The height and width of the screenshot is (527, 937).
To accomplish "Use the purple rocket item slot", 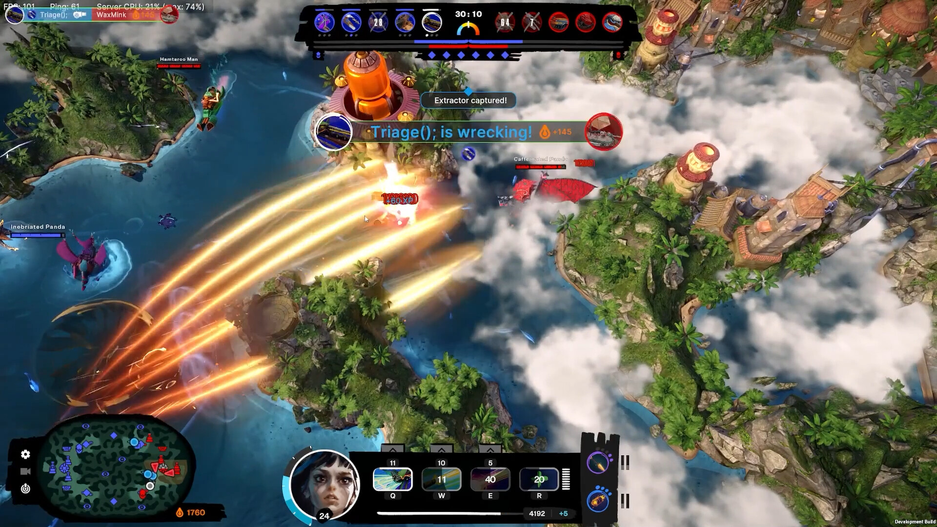I will (598, 462).
